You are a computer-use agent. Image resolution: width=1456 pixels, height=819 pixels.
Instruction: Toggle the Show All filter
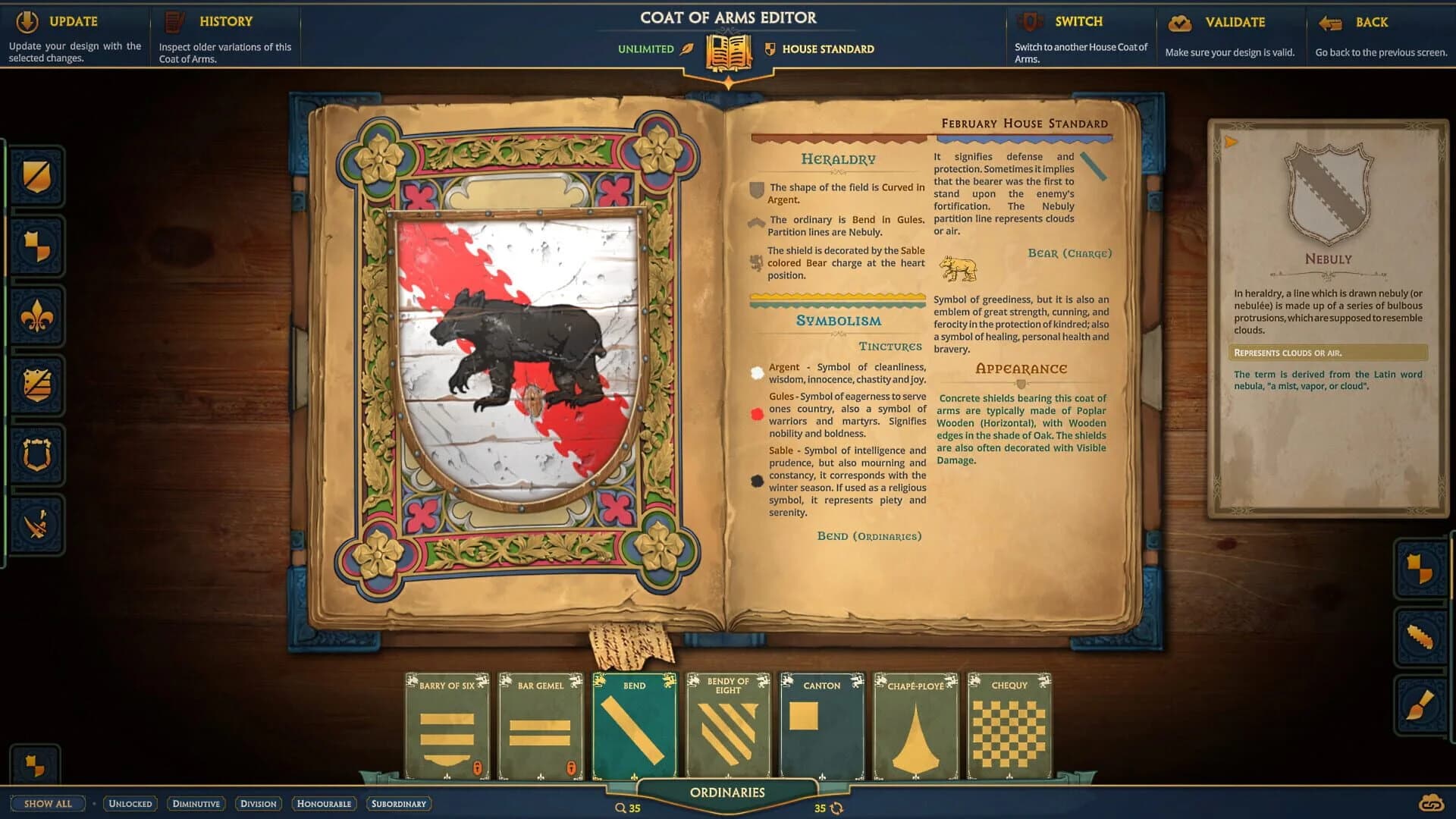pyautogui.click(x=47, y=803)
